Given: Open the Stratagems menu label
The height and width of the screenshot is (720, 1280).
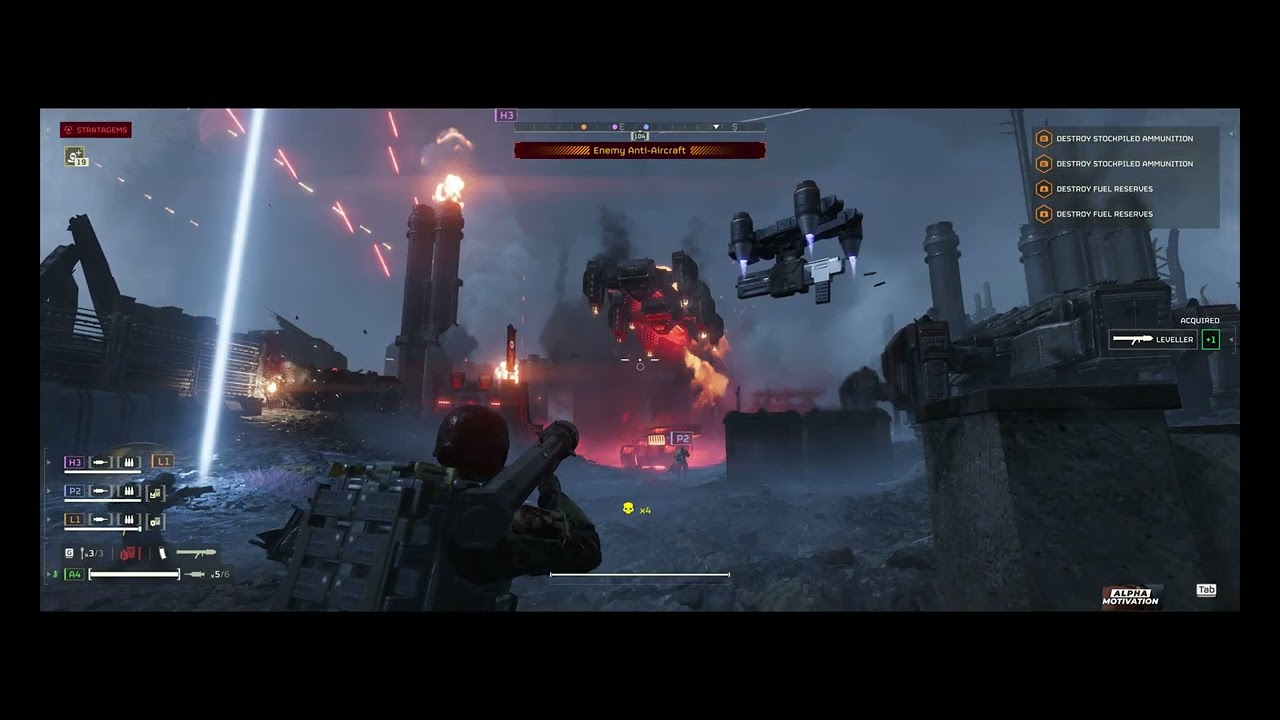Looking at the screenshot, I should 96,130.
